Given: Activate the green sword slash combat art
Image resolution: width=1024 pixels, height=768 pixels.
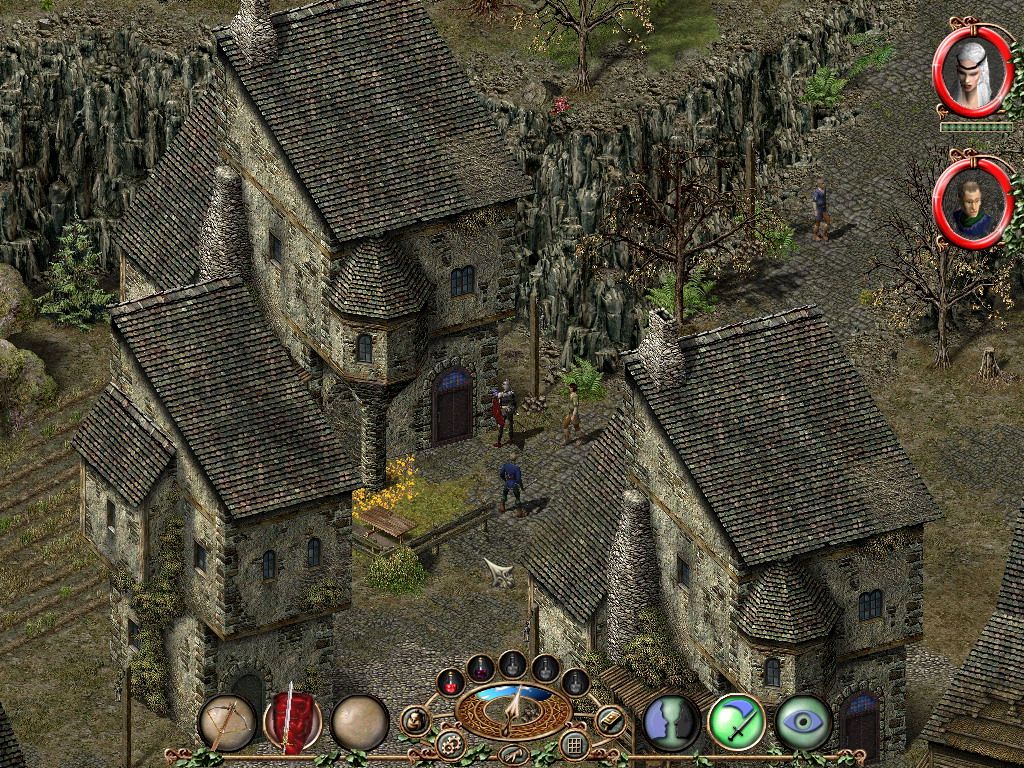Looking at the screenshot, I should click(736, 722).
